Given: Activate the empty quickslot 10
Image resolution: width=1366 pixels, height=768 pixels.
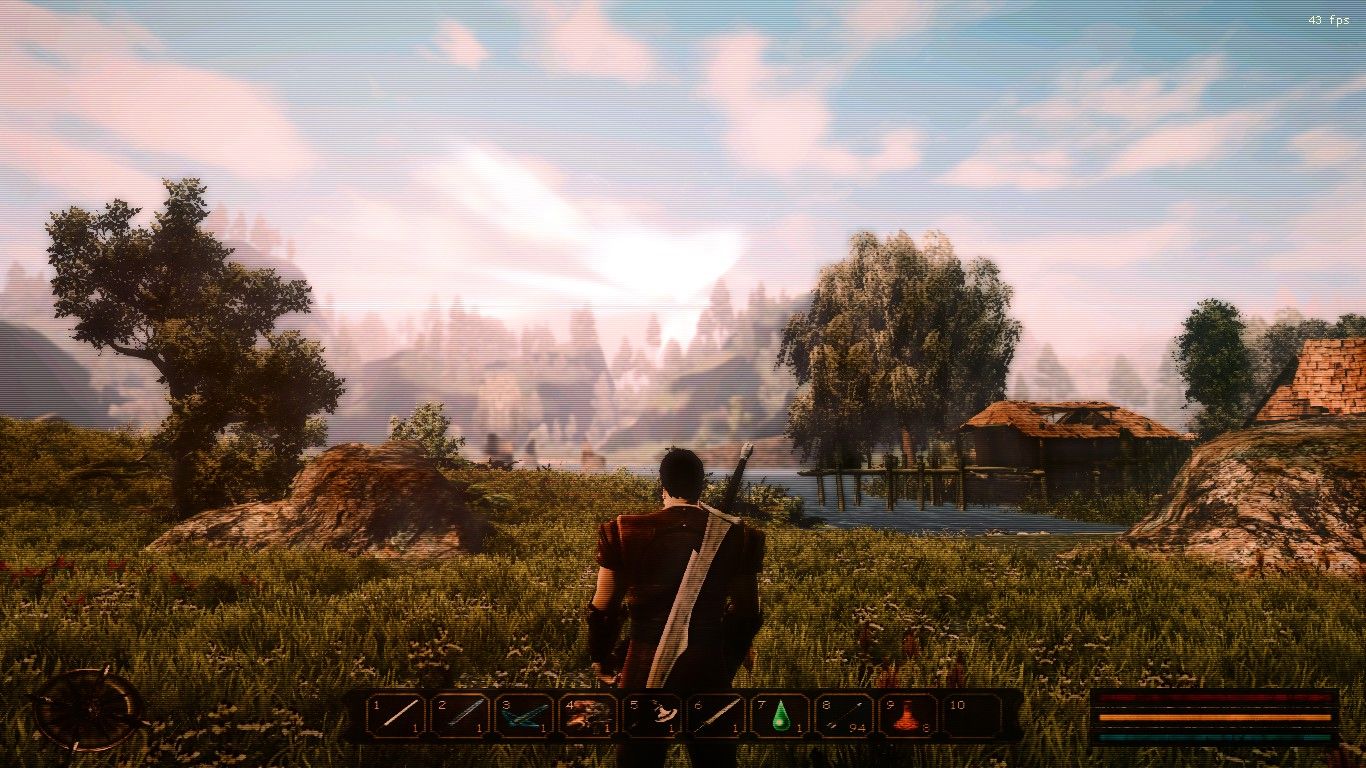Looking at the screenshot, I should tap(972, 715).
